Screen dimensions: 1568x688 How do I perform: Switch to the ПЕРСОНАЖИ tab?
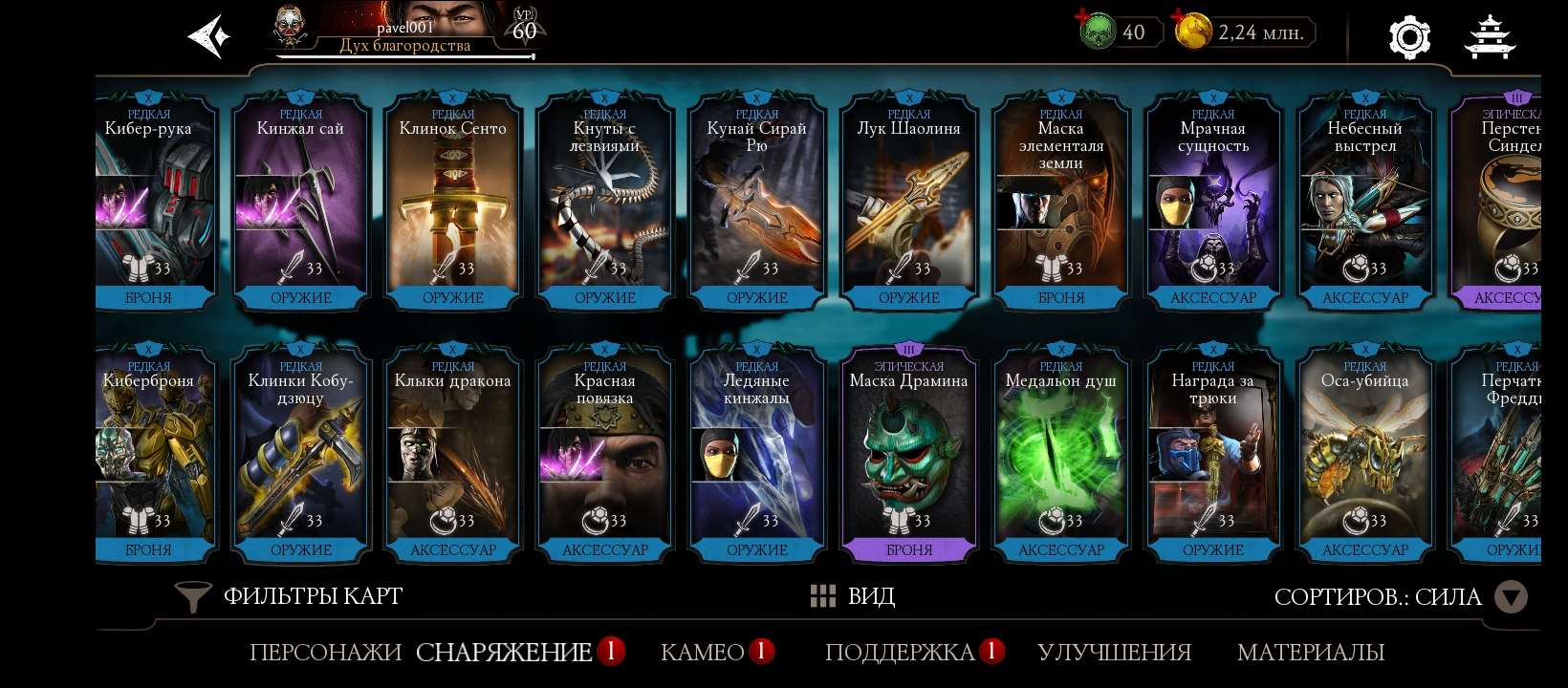click(x=324, y=654)
